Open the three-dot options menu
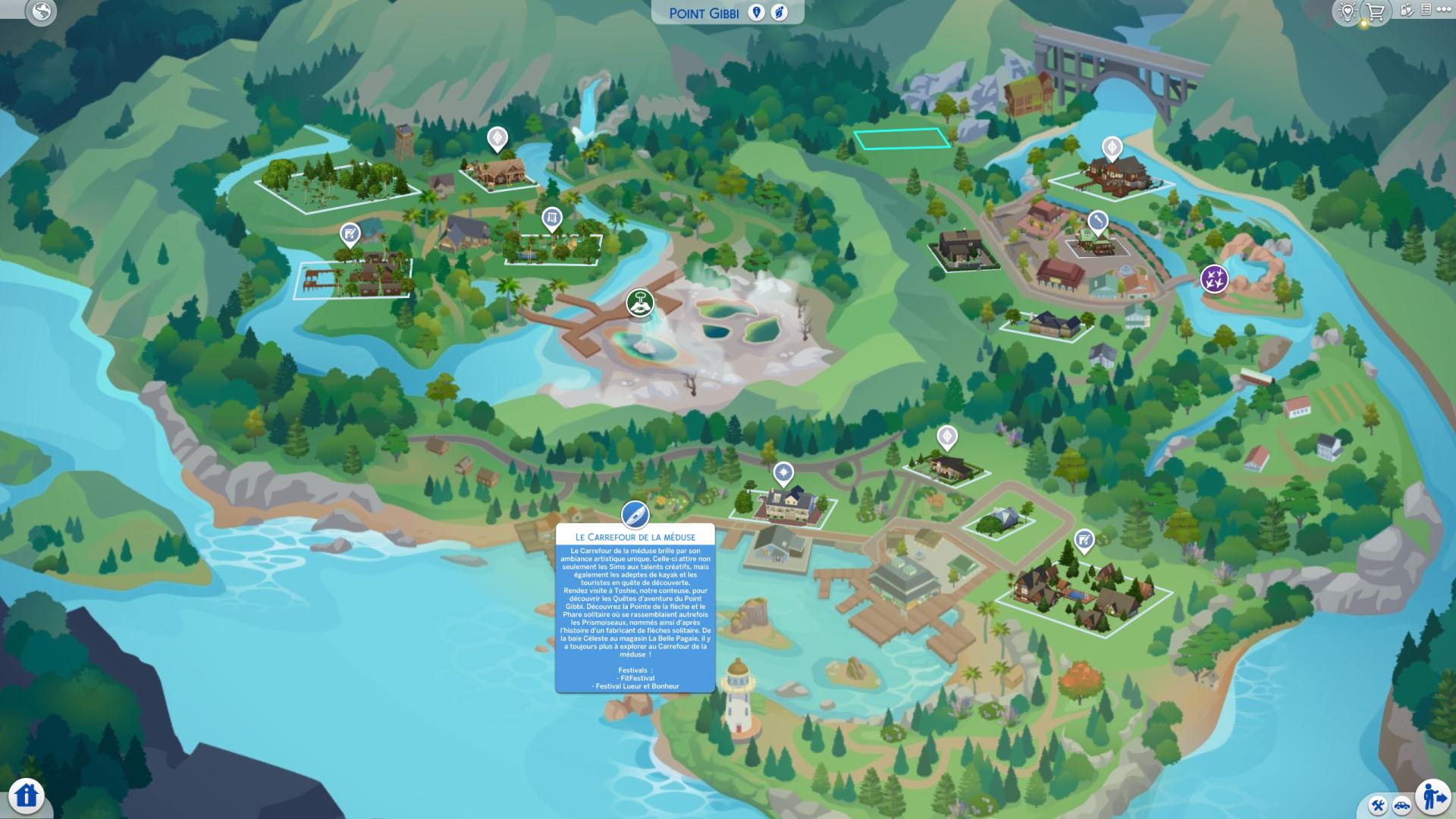Image resolution: width=1456 pixels, height=819 pixels. tap(1444, 10)
